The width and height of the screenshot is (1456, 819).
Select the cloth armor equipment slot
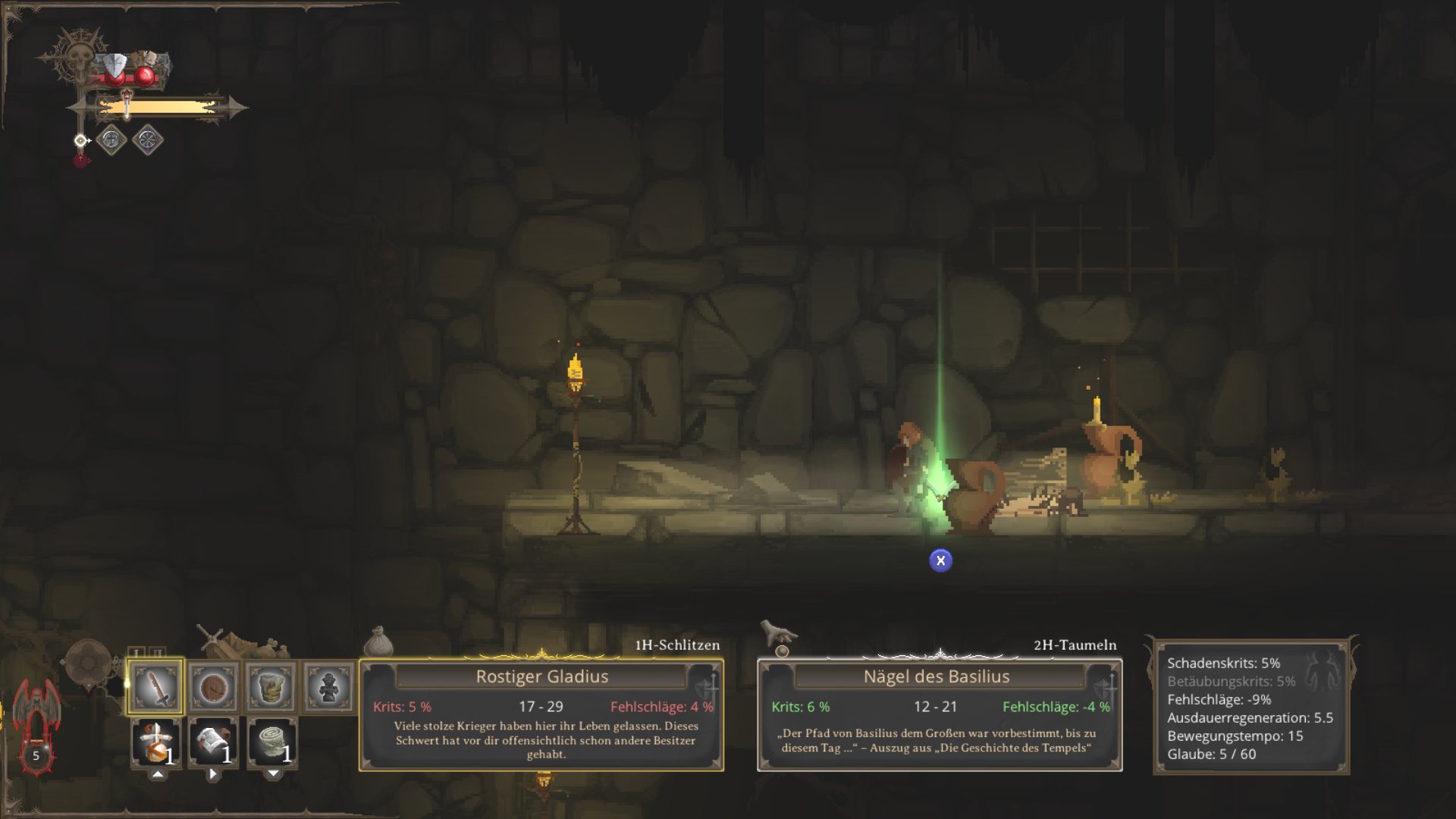tap(271, 687)
